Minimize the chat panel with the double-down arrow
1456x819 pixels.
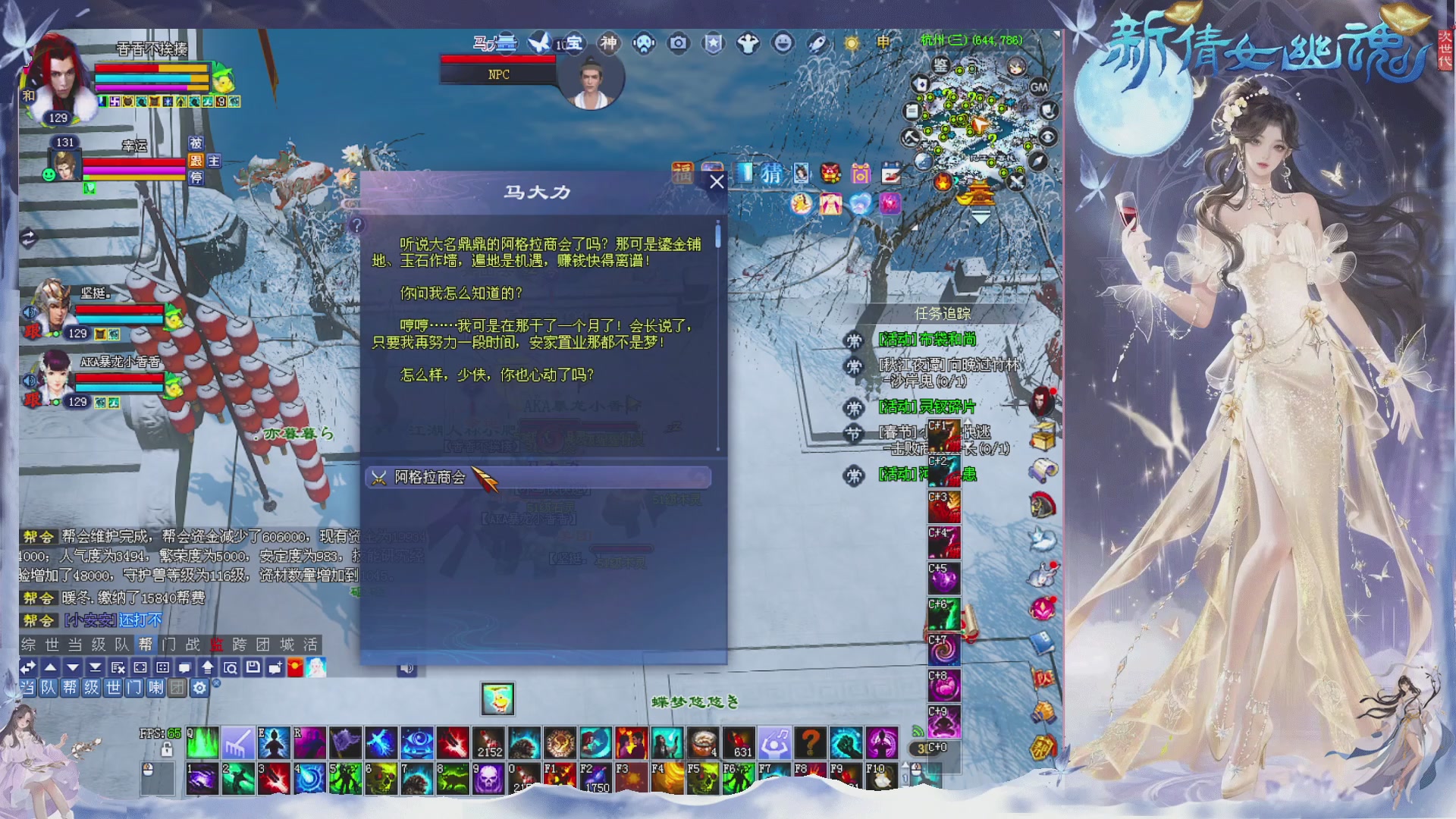(x=94, y=668)
